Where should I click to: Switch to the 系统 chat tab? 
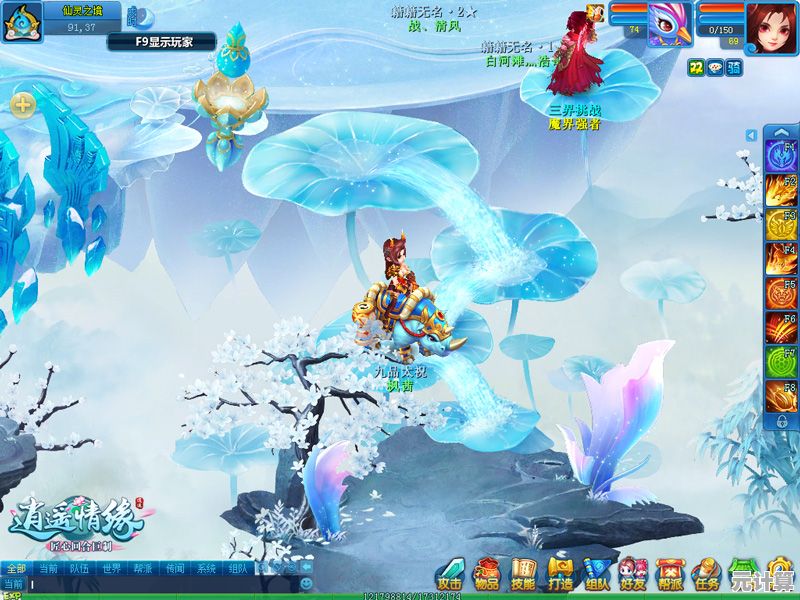click(x=206, y=568)
